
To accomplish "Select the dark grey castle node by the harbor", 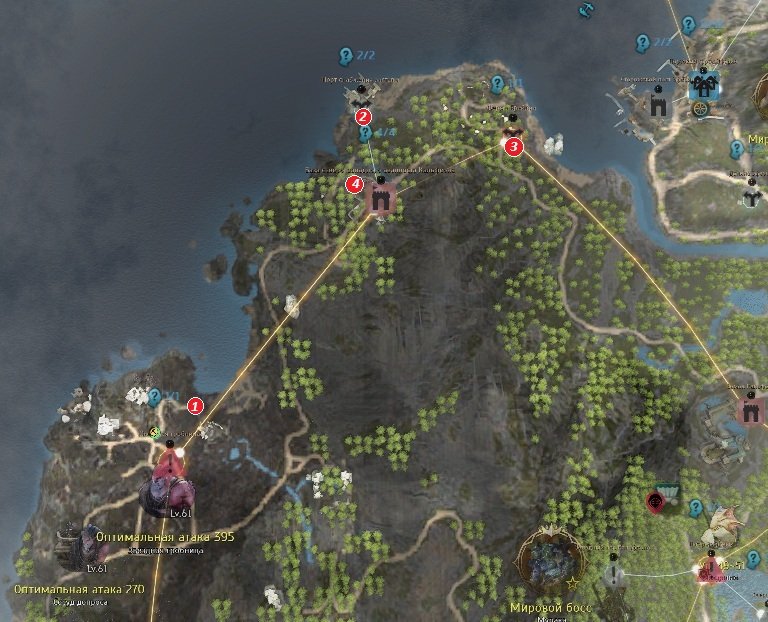I will (x=658, y=102).
